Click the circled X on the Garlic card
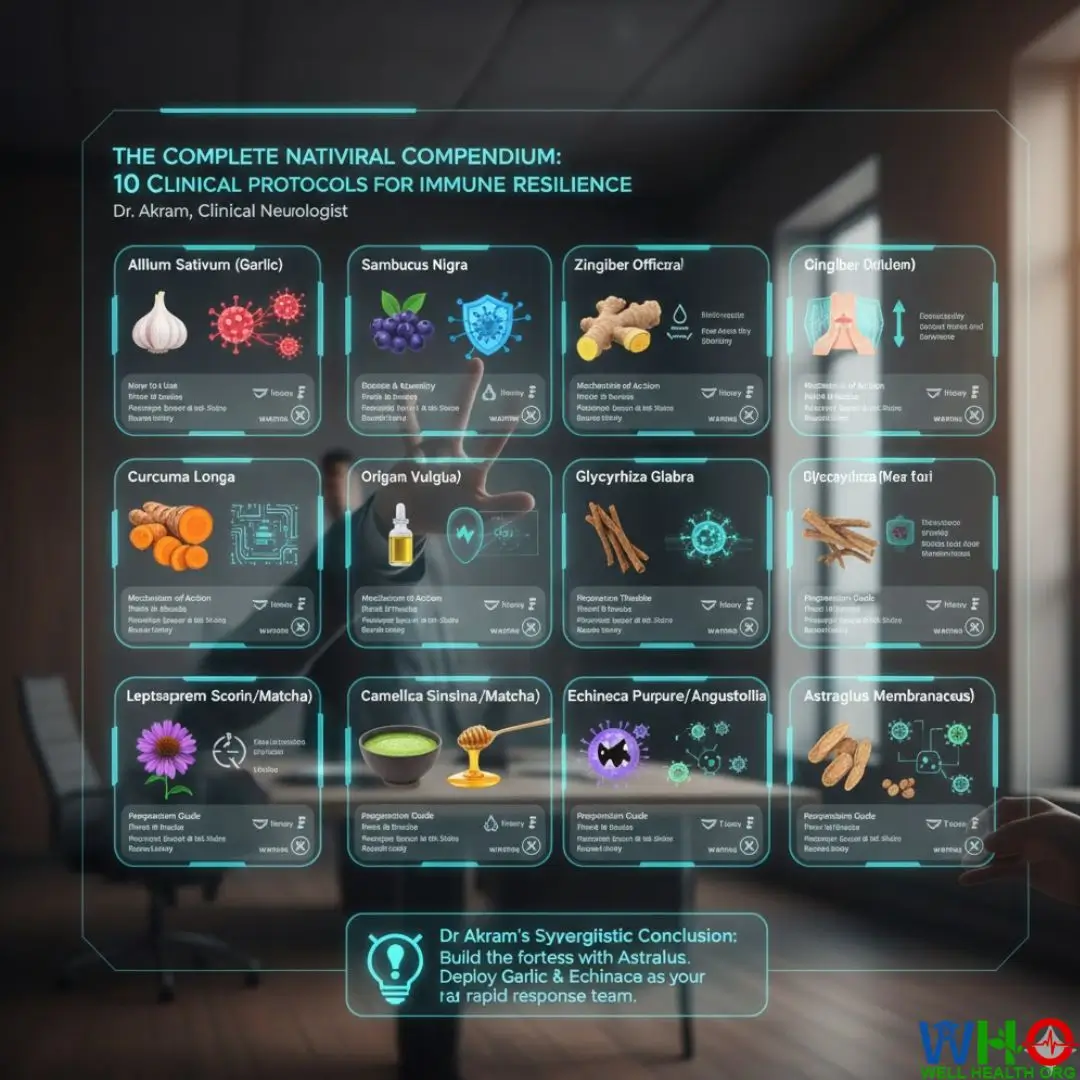 click(x=300, y=414)
